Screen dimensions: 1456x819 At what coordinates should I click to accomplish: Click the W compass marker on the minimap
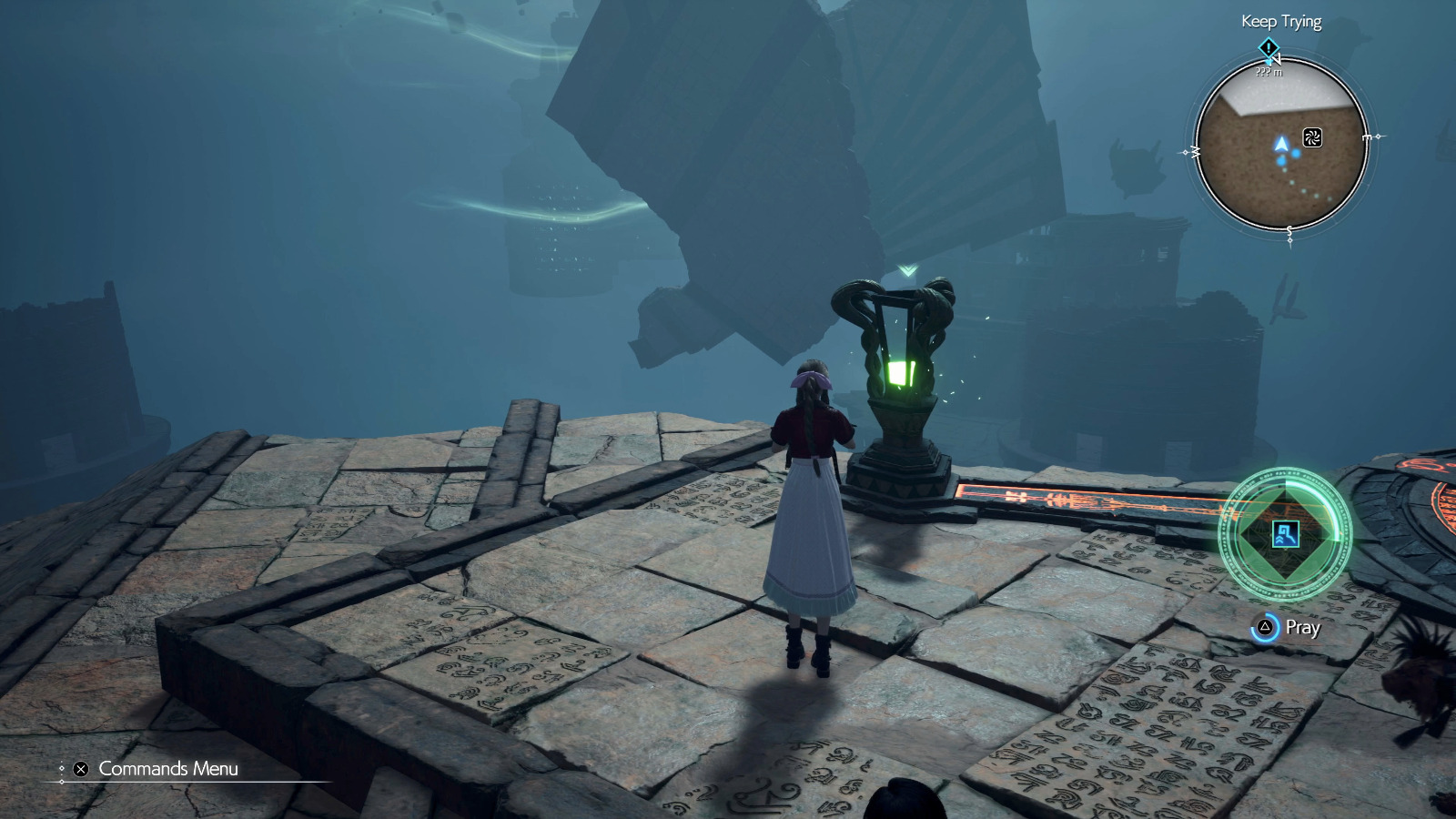[x=1194, y=151]
